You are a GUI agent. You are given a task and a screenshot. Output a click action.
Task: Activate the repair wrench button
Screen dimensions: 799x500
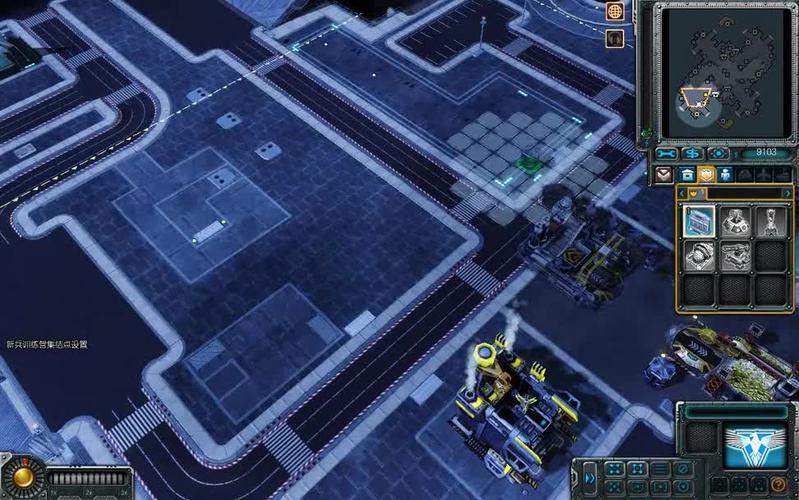[x=667, y=154]
